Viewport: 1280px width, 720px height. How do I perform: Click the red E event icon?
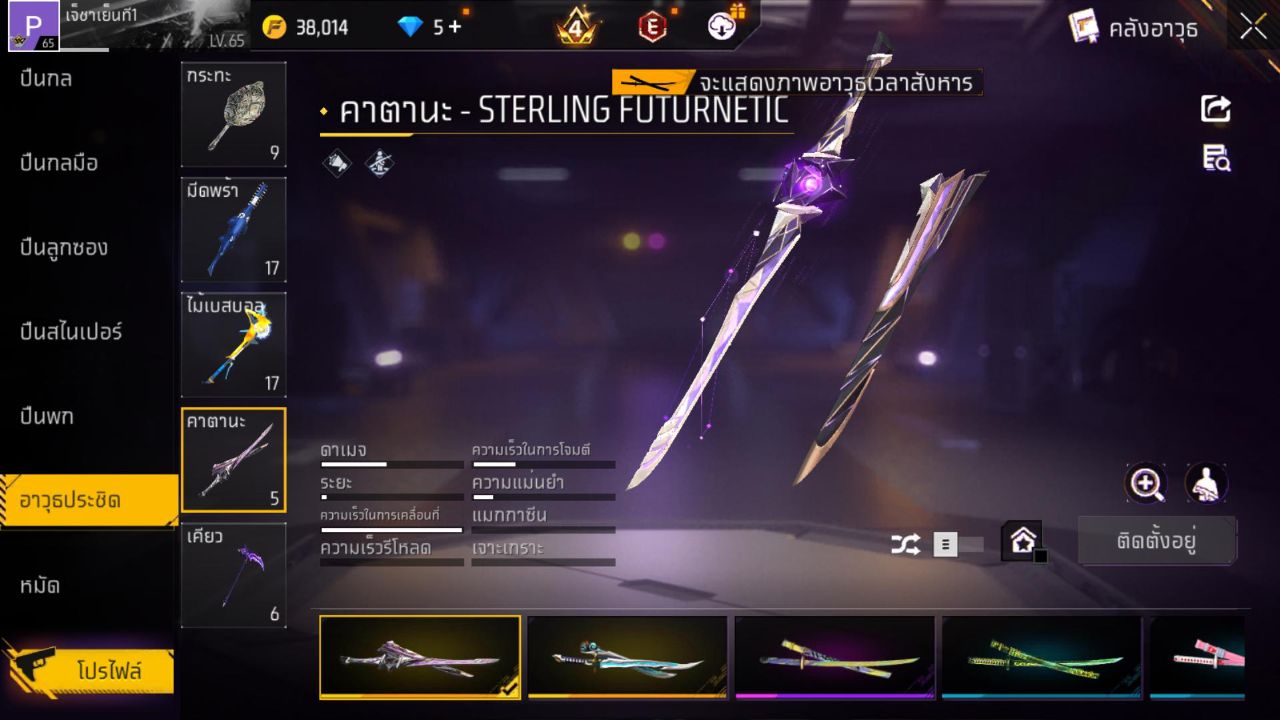click(652, 27)
